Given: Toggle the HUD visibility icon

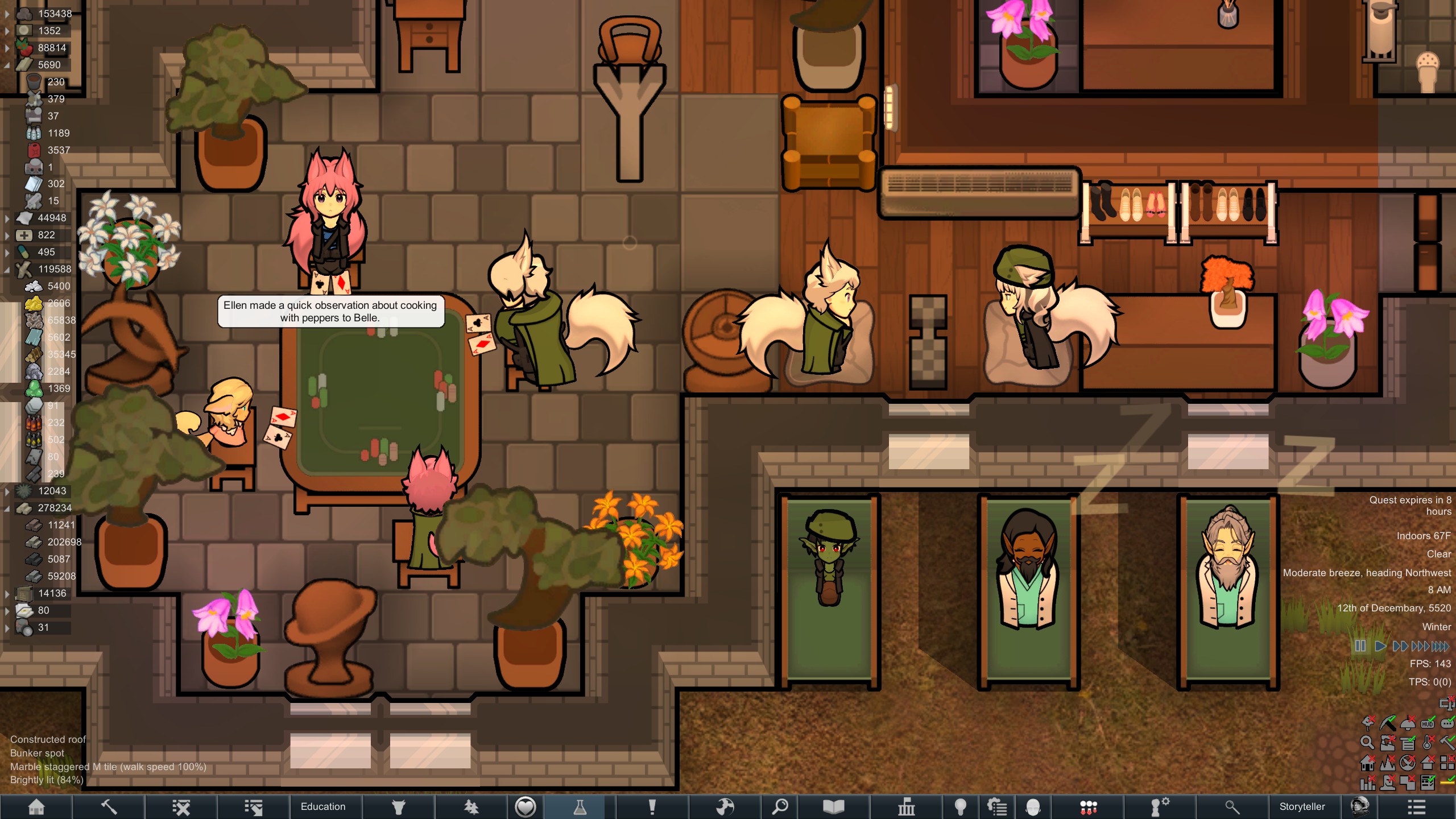Looking at the screenshot, I should pos(1428,723).
